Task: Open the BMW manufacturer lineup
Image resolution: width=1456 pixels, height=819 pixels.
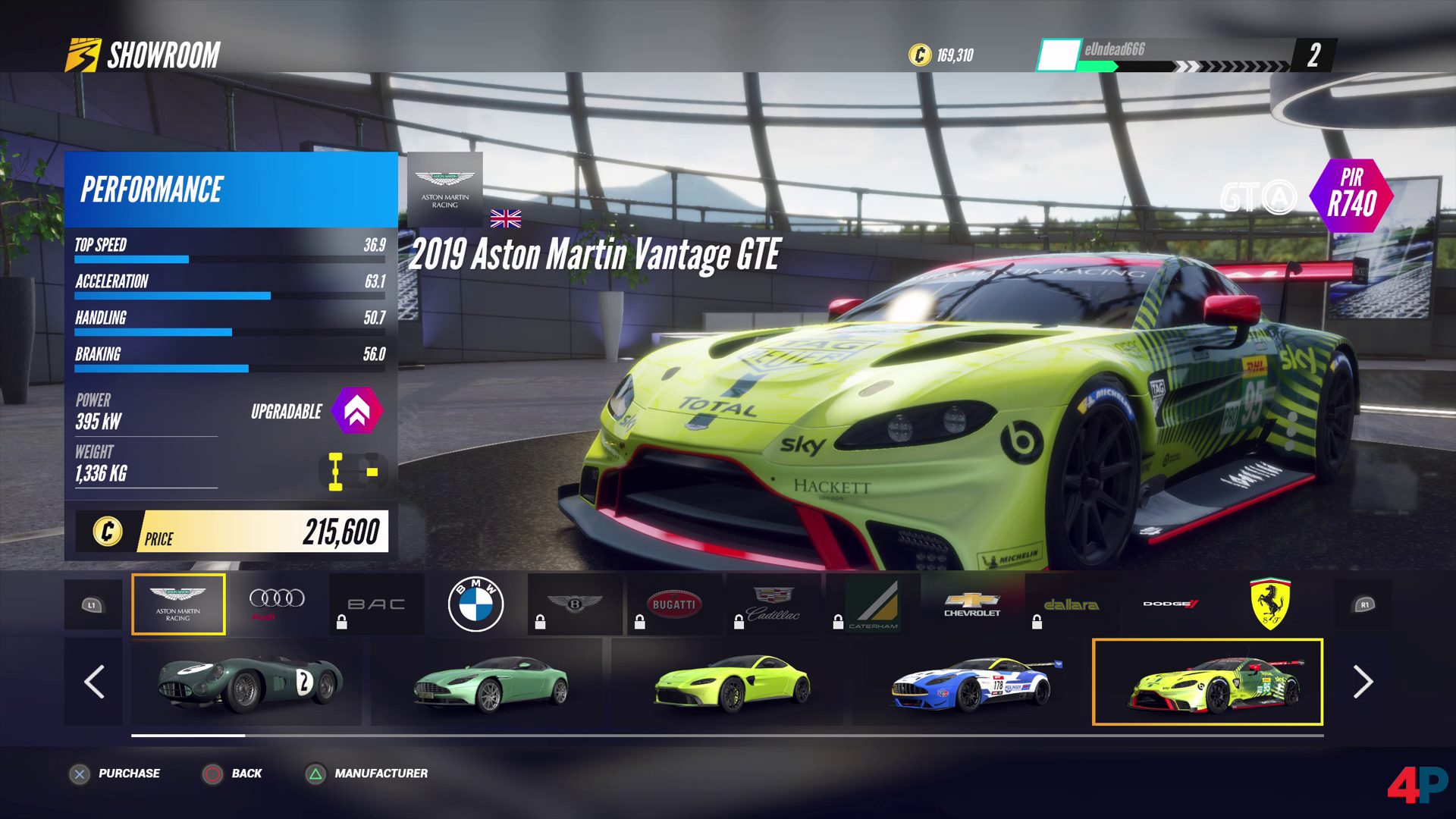Action: click(x=475, y=604)
